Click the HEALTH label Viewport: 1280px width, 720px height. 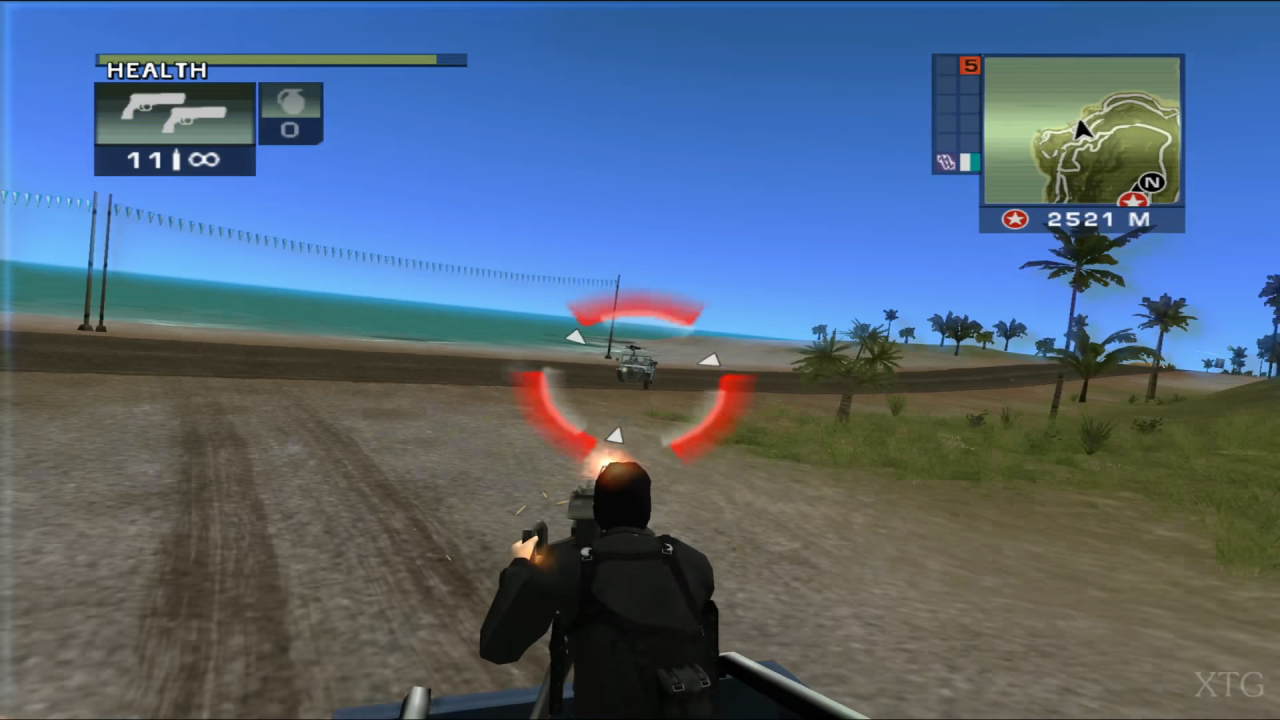point(156,70)
